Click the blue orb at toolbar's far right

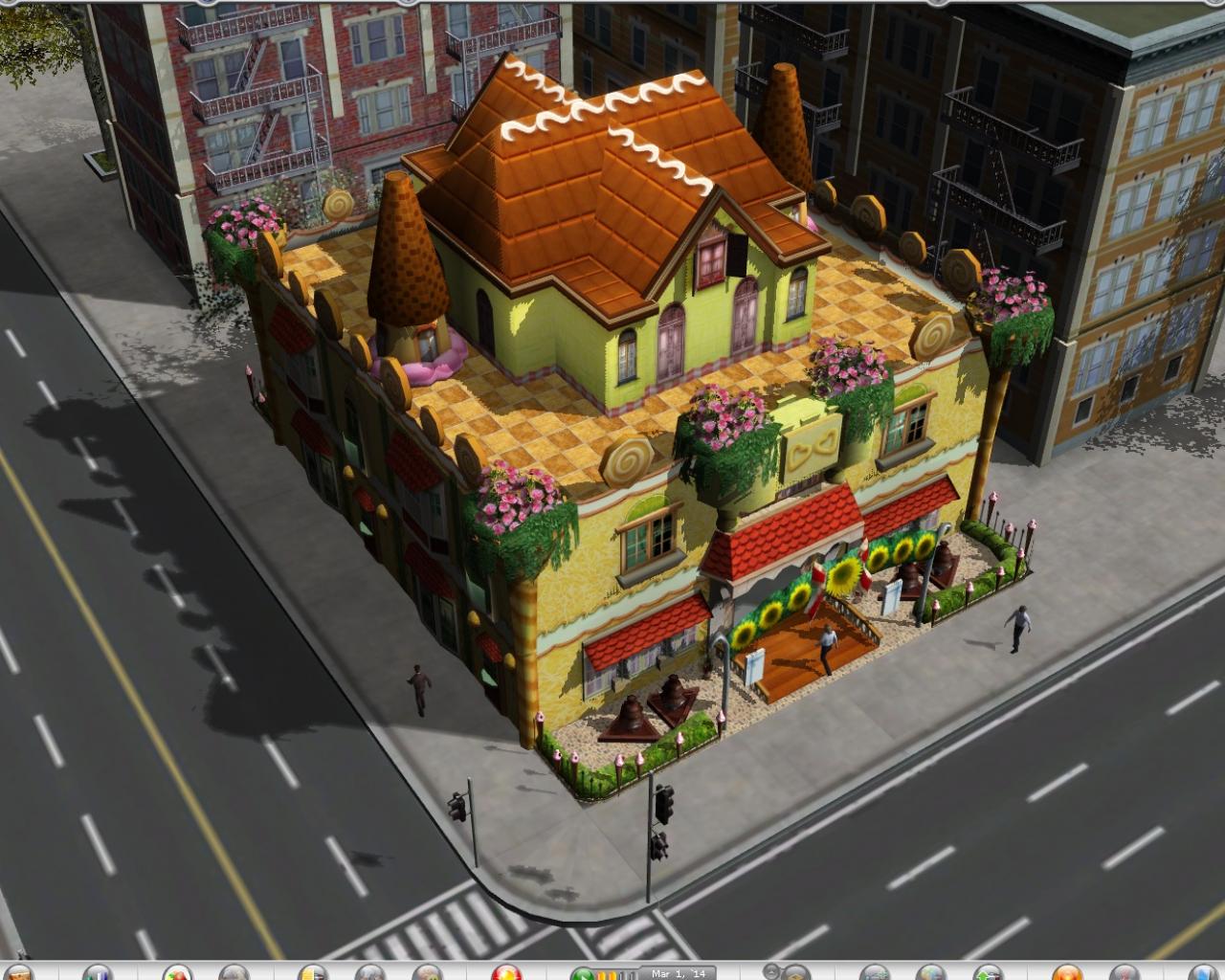1205,973
